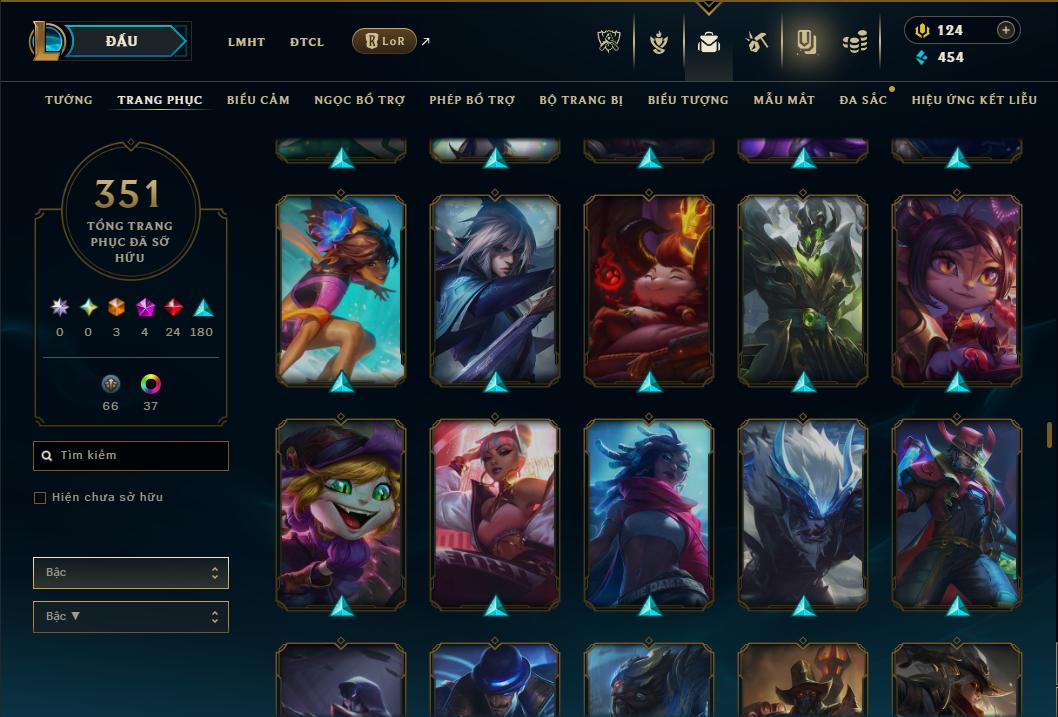1058x717 pixels.
Task: Open the BIỂU TƯỢNG tab
Action: pyautogui.click(x=688, y=100)
